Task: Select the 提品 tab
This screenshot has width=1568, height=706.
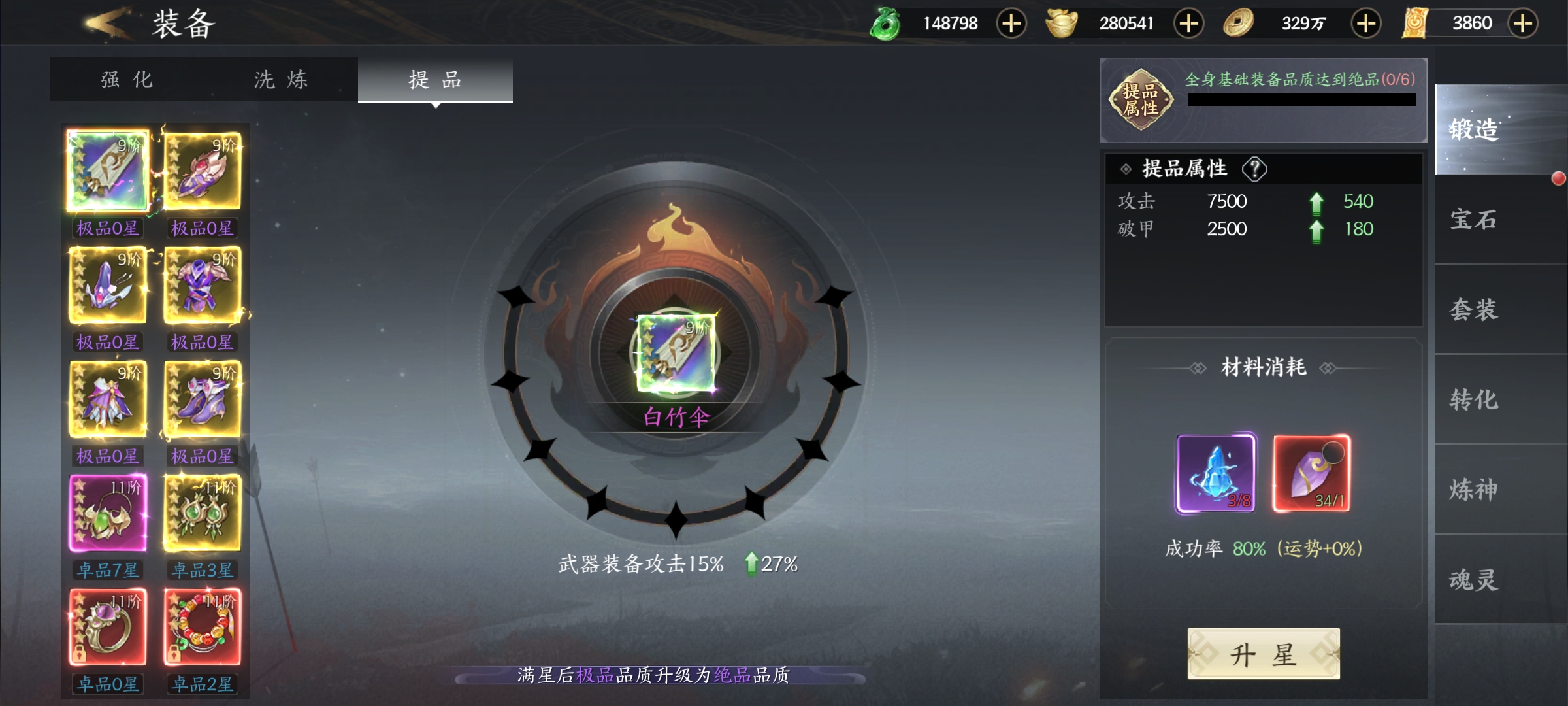Action: [435, 80]
